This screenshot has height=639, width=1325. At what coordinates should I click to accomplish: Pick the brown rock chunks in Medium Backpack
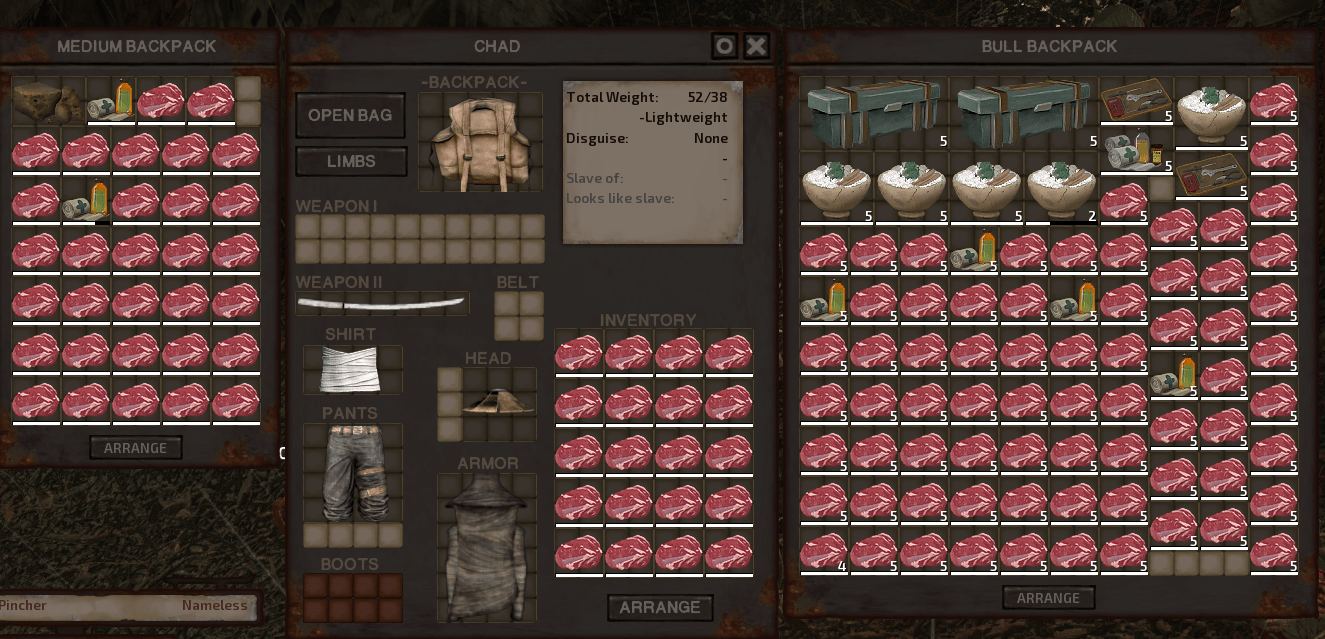48,102
